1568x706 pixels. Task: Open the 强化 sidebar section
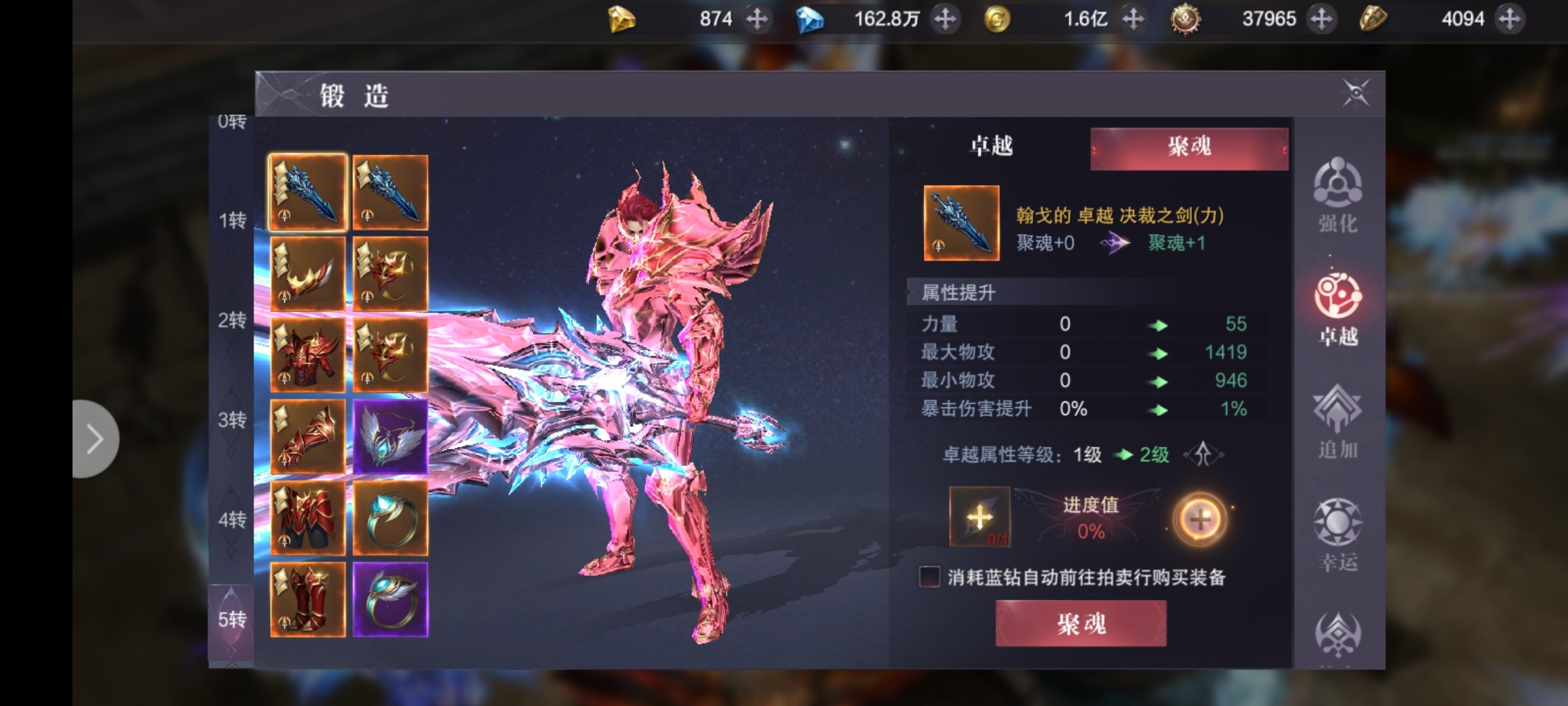click(1337, 195)
